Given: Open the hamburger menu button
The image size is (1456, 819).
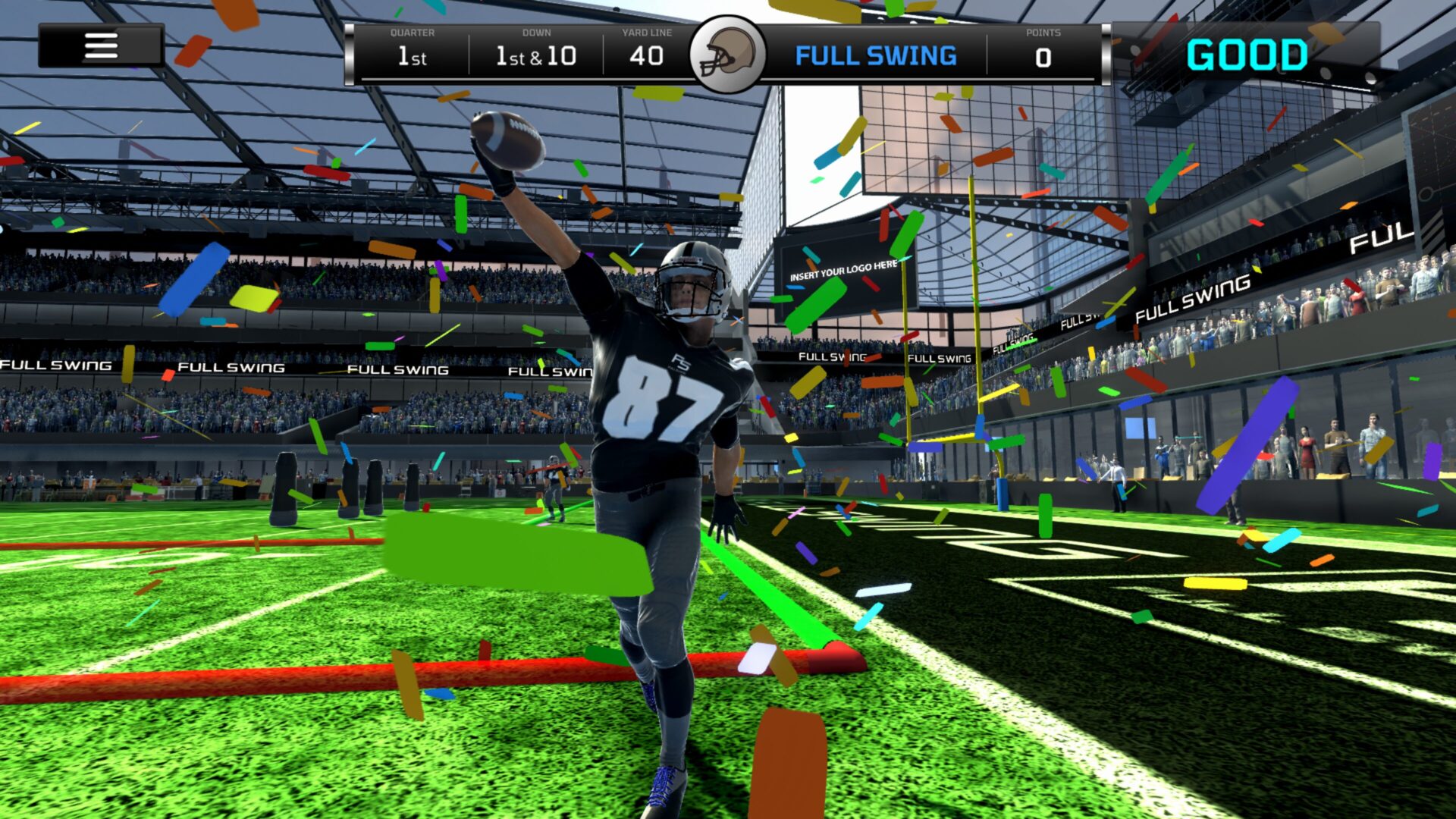Looking at the screenshot, I should point(101,45).
